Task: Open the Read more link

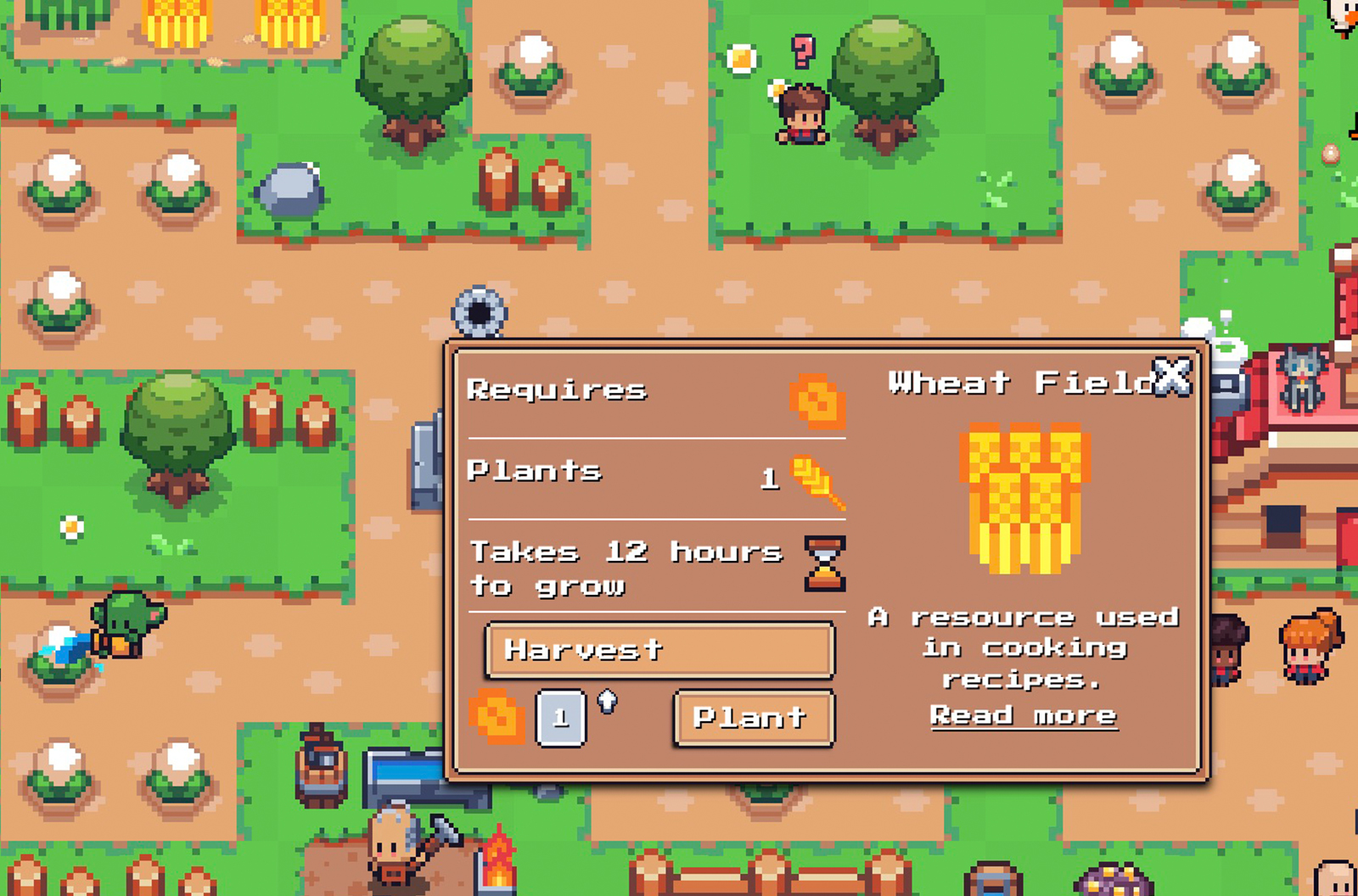Action: point(1023,715)
